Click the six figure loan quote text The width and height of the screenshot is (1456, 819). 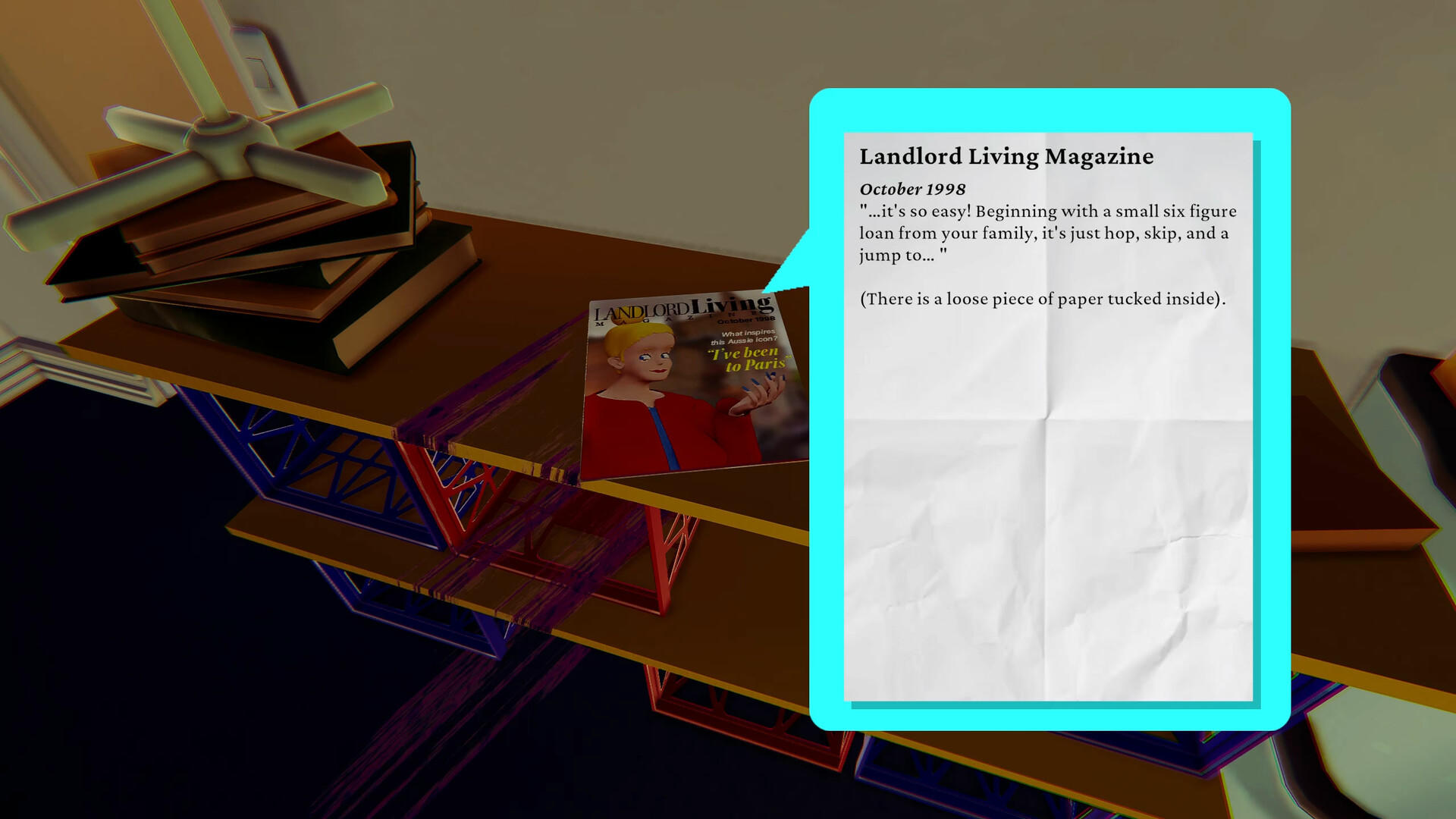click(x=1046, y=233)
